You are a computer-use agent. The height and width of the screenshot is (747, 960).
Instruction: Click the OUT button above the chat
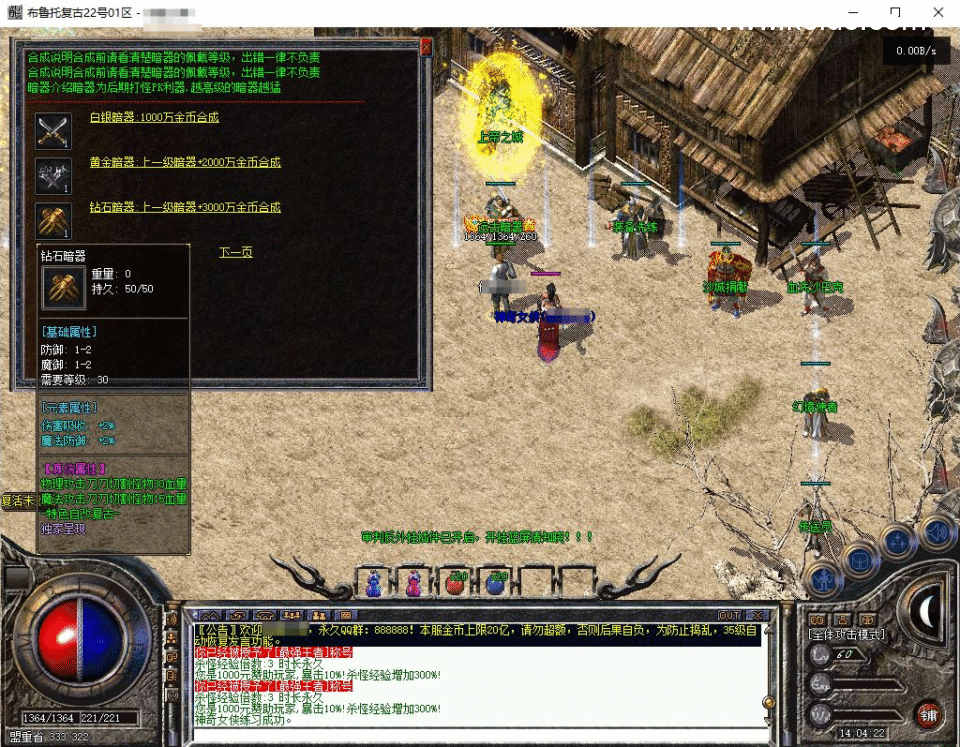pos(729,615)
